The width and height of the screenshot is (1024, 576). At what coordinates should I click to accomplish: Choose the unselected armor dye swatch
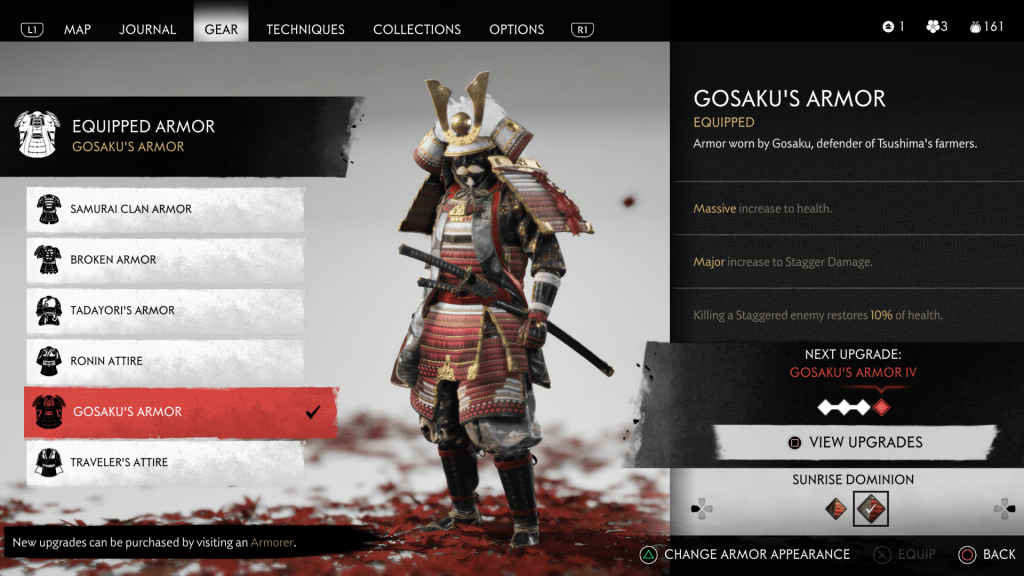pyautogui.click(x=836, y=509)
